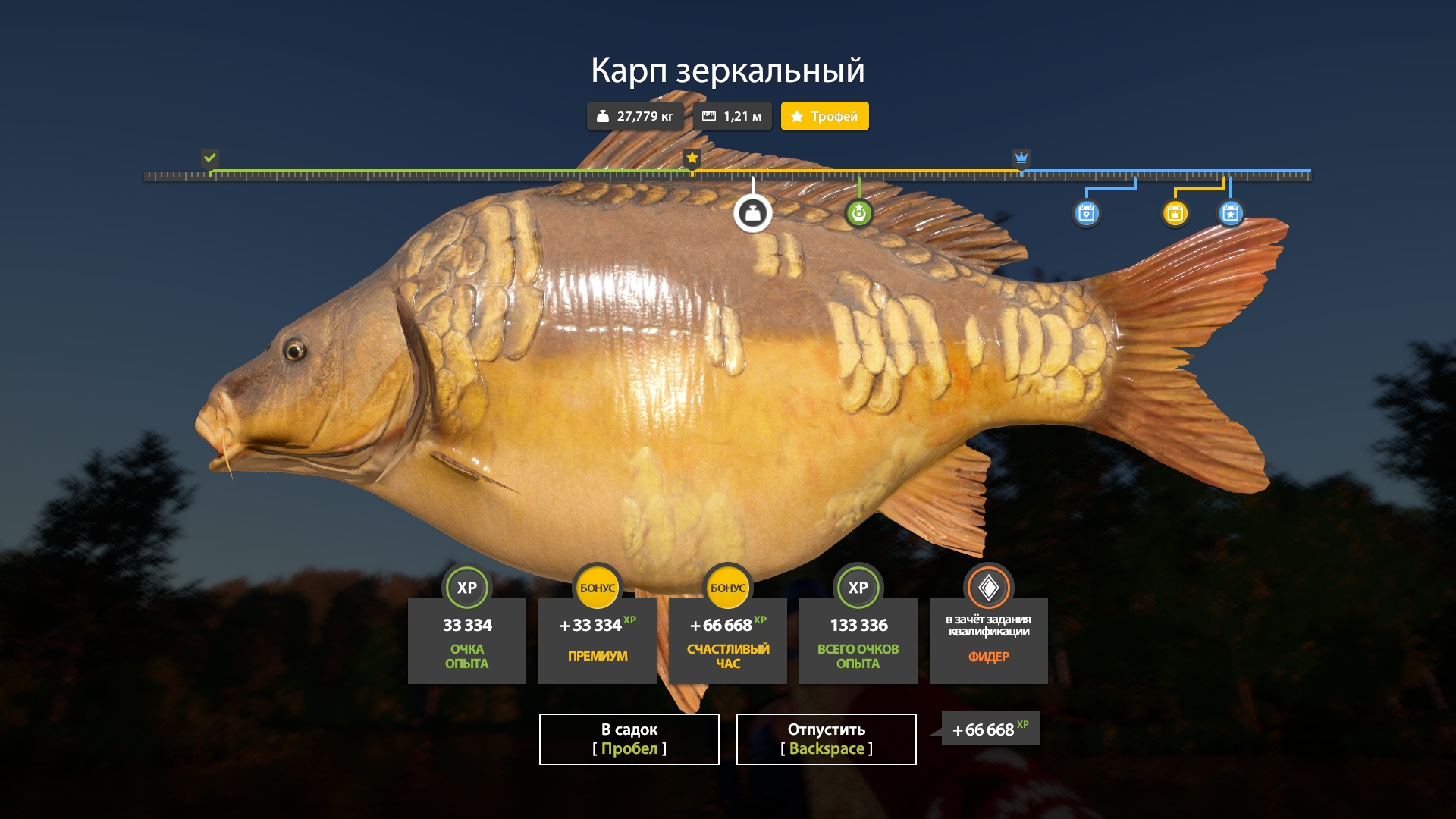The image size is (1456, 819).
Task: Select the green circular marker on the scale
Action: 858,214
